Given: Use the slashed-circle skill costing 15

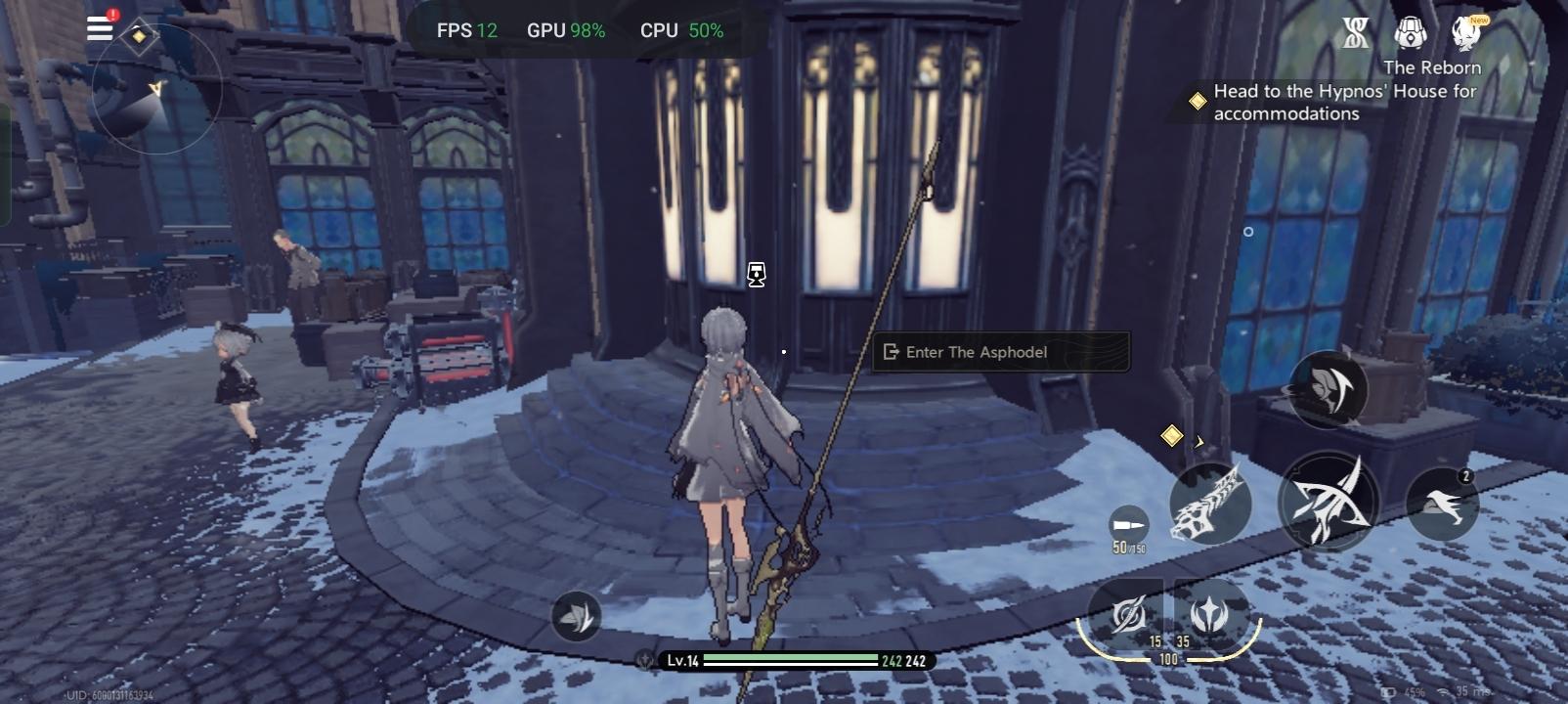Looking at the screenshot, I should tap(1129, 614).
